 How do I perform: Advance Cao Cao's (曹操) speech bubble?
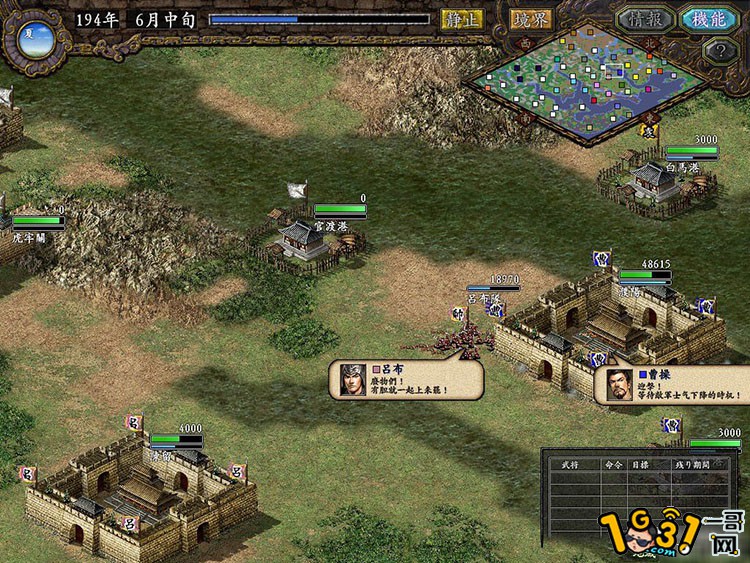(x=670, y=385)
